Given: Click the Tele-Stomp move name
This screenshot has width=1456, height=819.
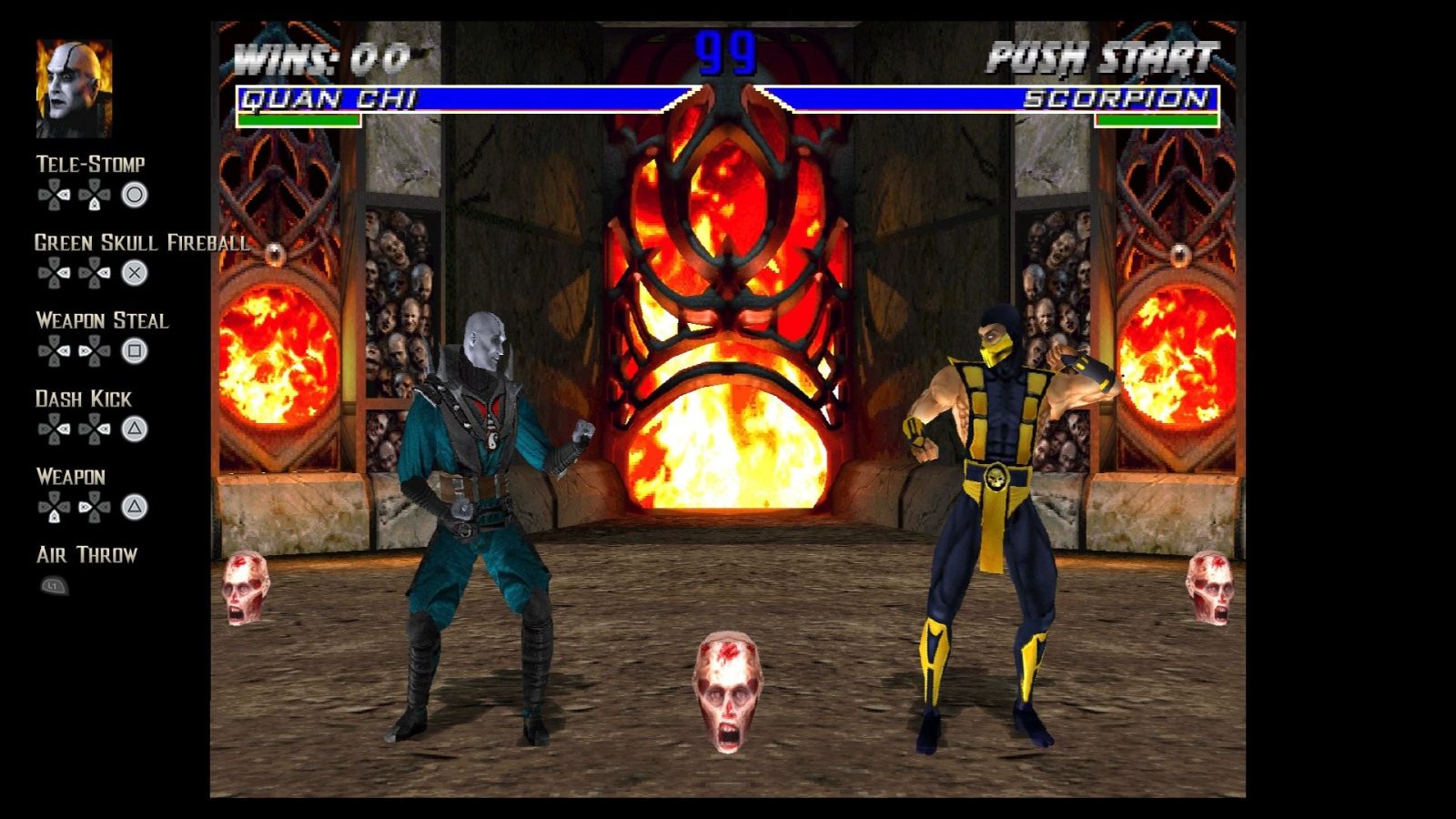Looking at the screenshot, I should tap(89, 165).
